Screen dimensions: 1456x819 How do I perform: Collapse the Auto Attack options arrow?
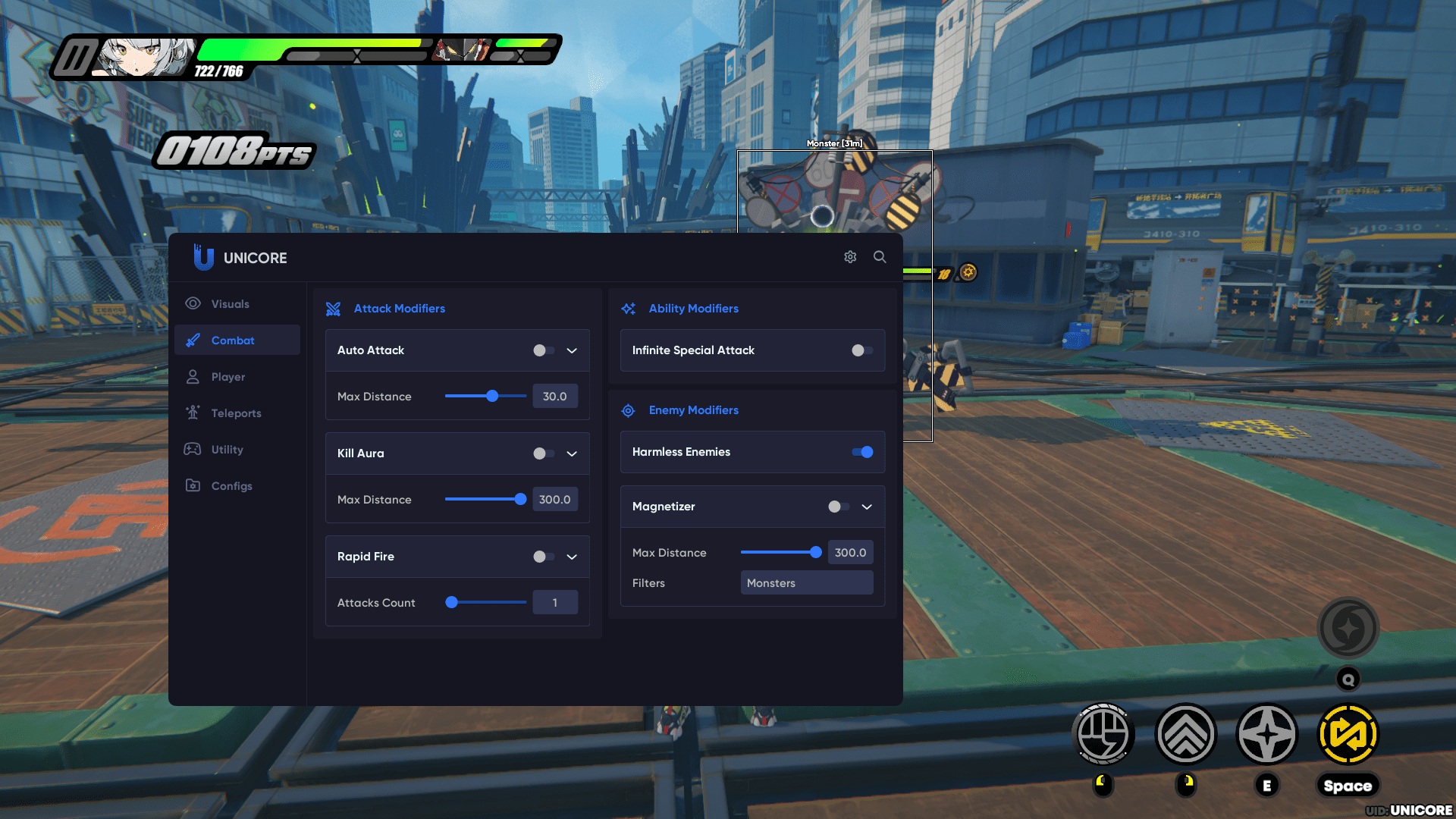click(x=572, y=350)
